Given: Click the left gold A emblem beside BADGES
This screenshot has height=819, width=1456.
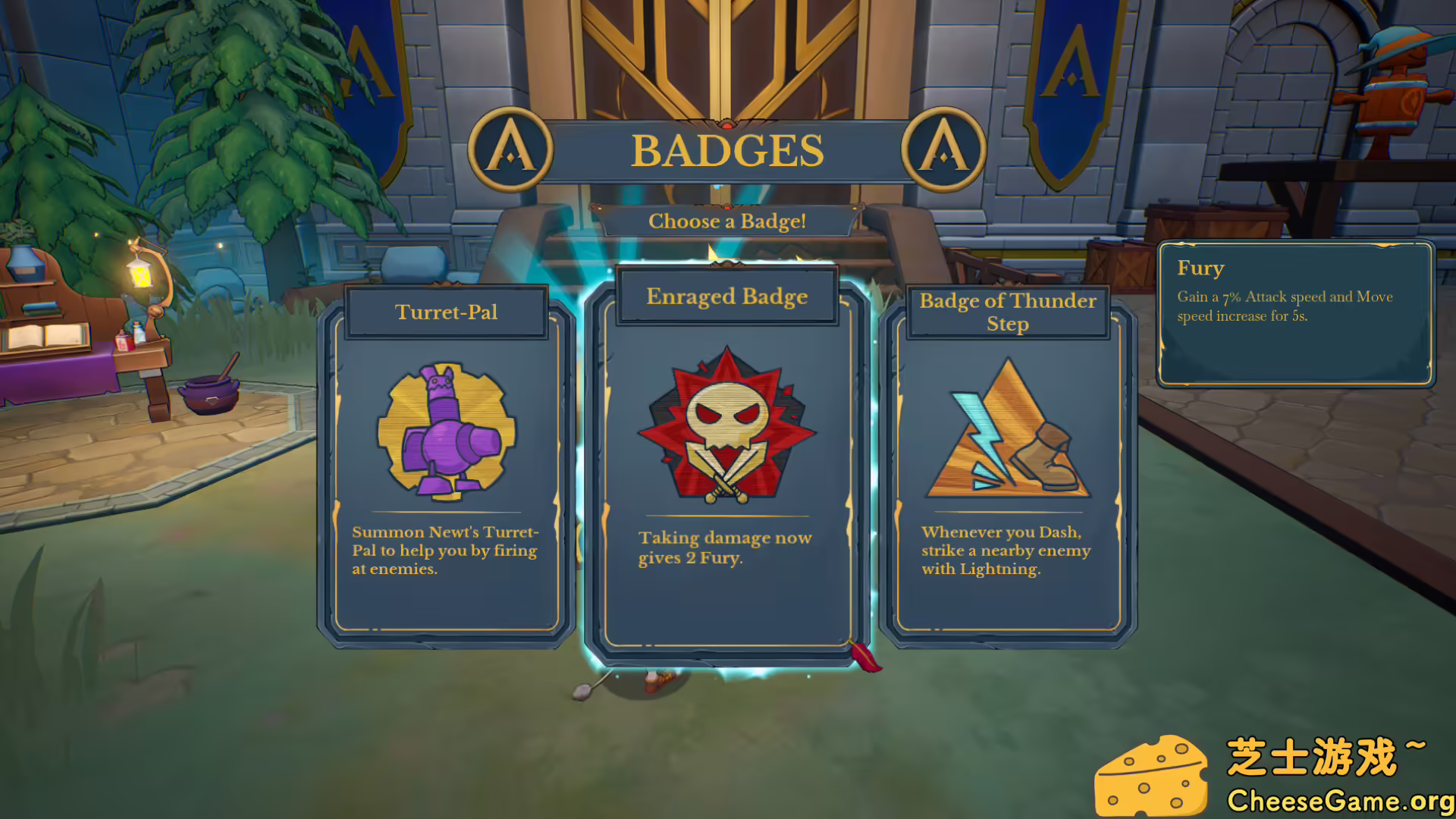Looking at the screenshot, I should tap(510, 150).
